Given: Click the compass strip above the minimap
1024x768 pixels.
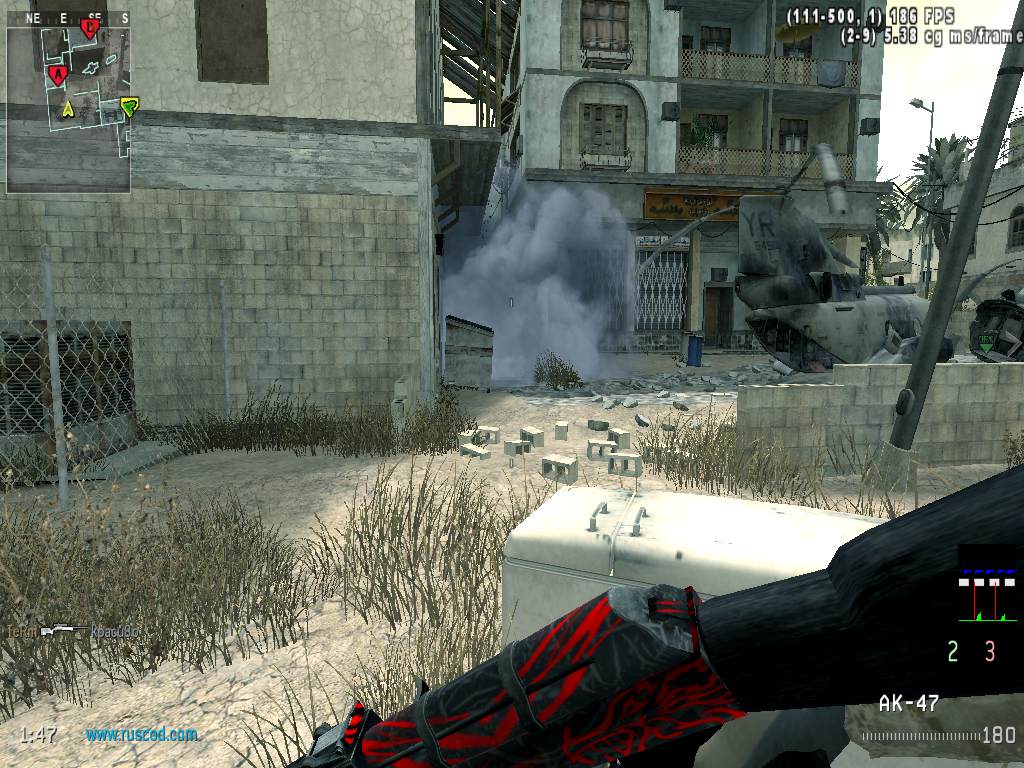Looking at the screenshot, I should [68, 18].
